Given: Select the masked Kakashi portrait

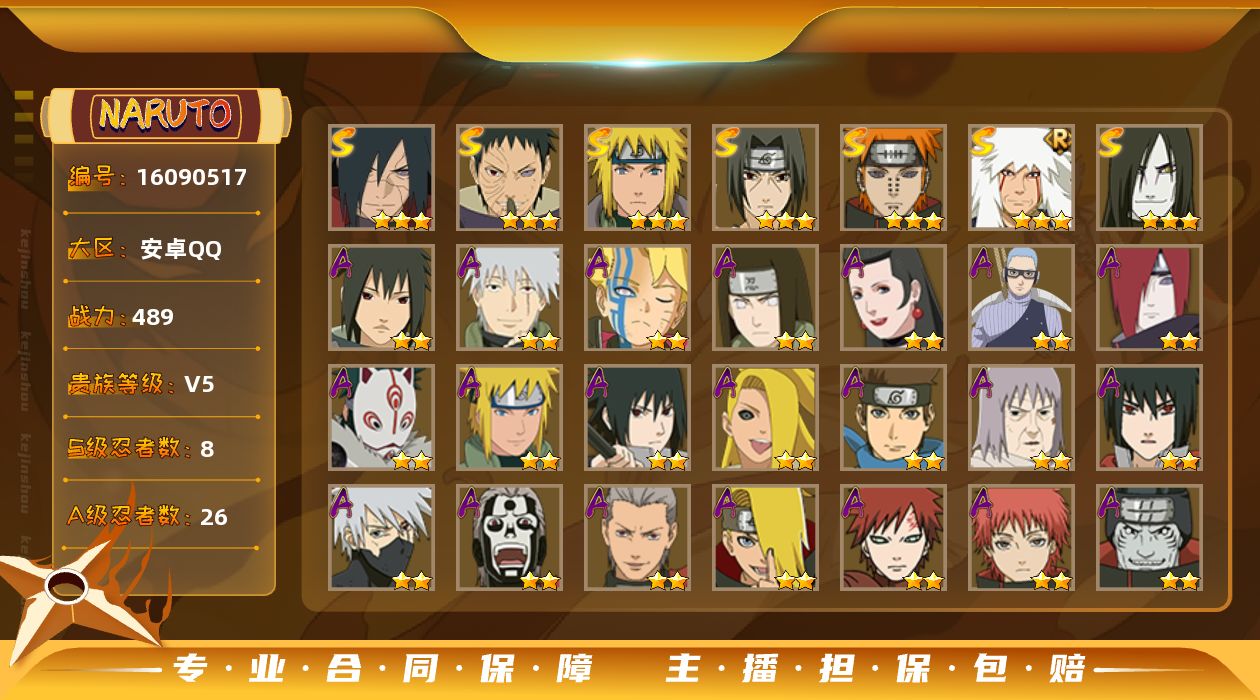Looking at the screenshot, I should (x=381, y=537).
